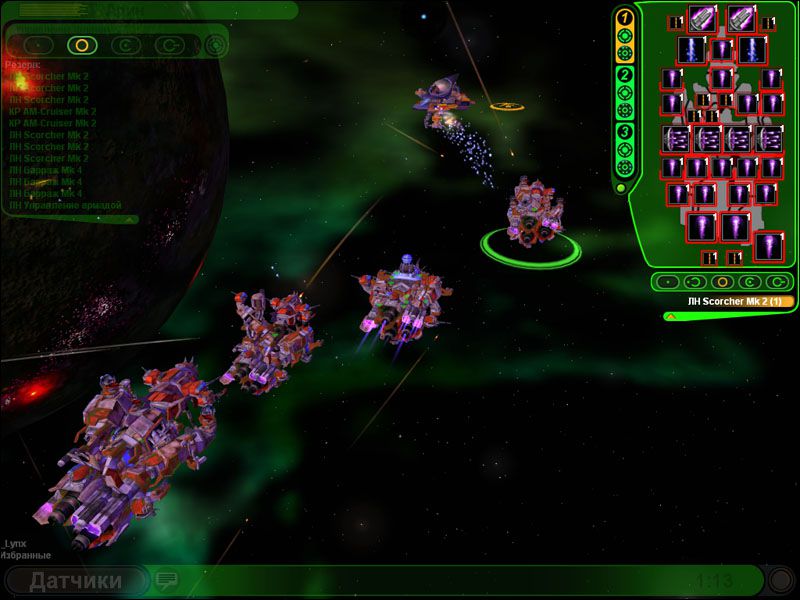Select the top-left missile launcher slot

coord(702,18)
